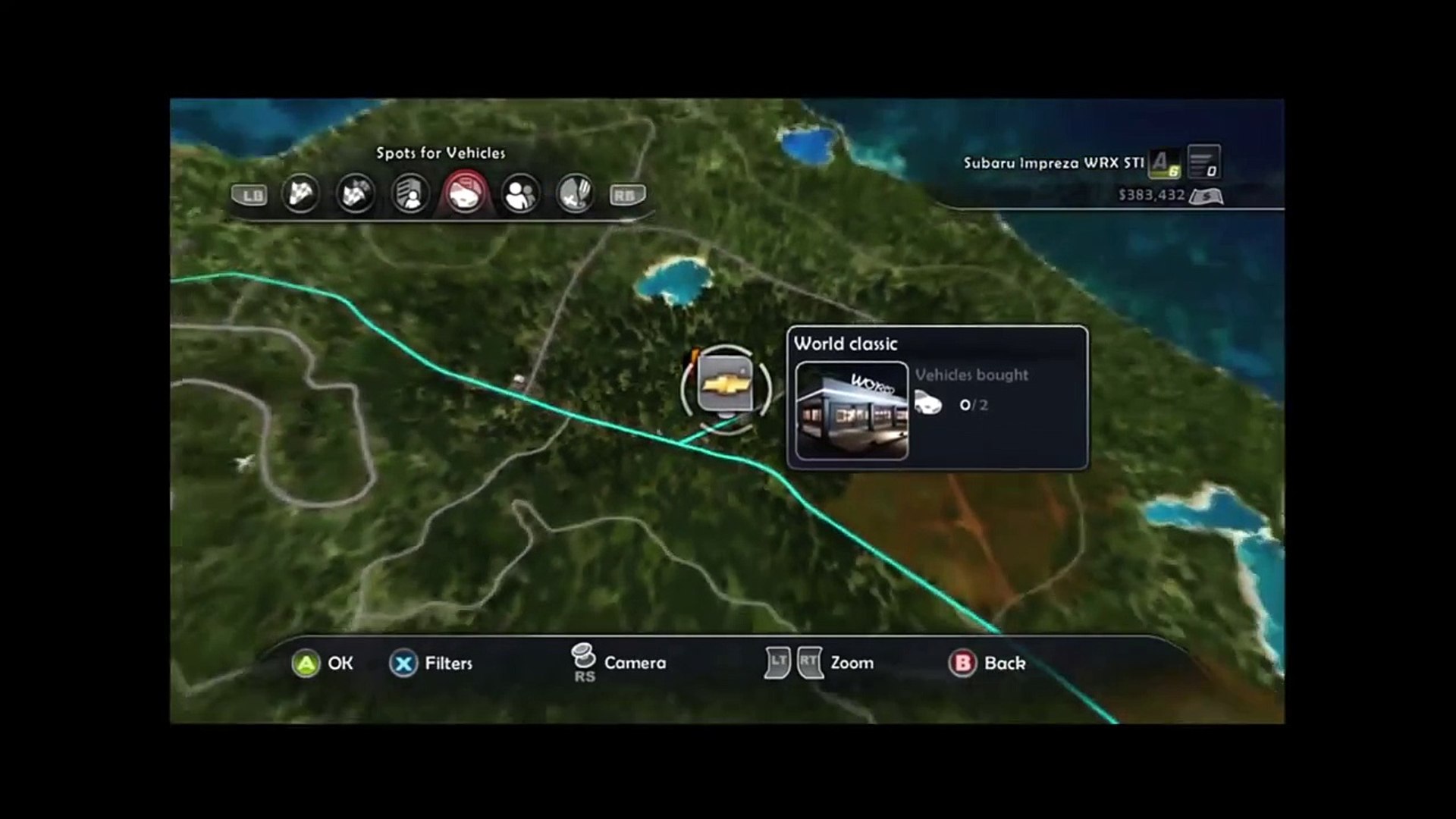Select the red Spots for Vehicles filter
Image resolution: width=1456 pixels, height=819 pixels.
pos(465,194)
